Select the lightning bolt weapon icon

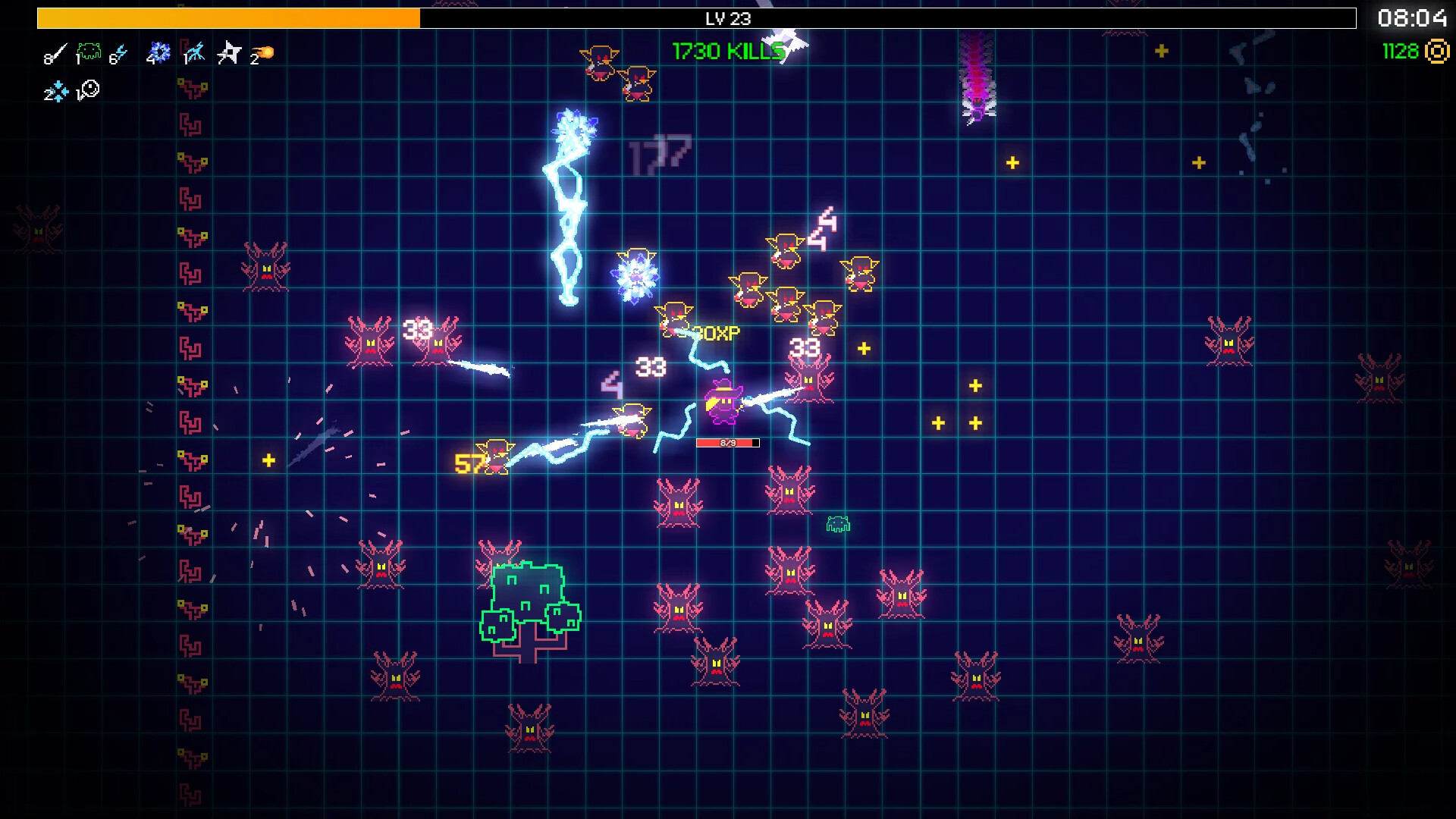click(x=120, y=50)
